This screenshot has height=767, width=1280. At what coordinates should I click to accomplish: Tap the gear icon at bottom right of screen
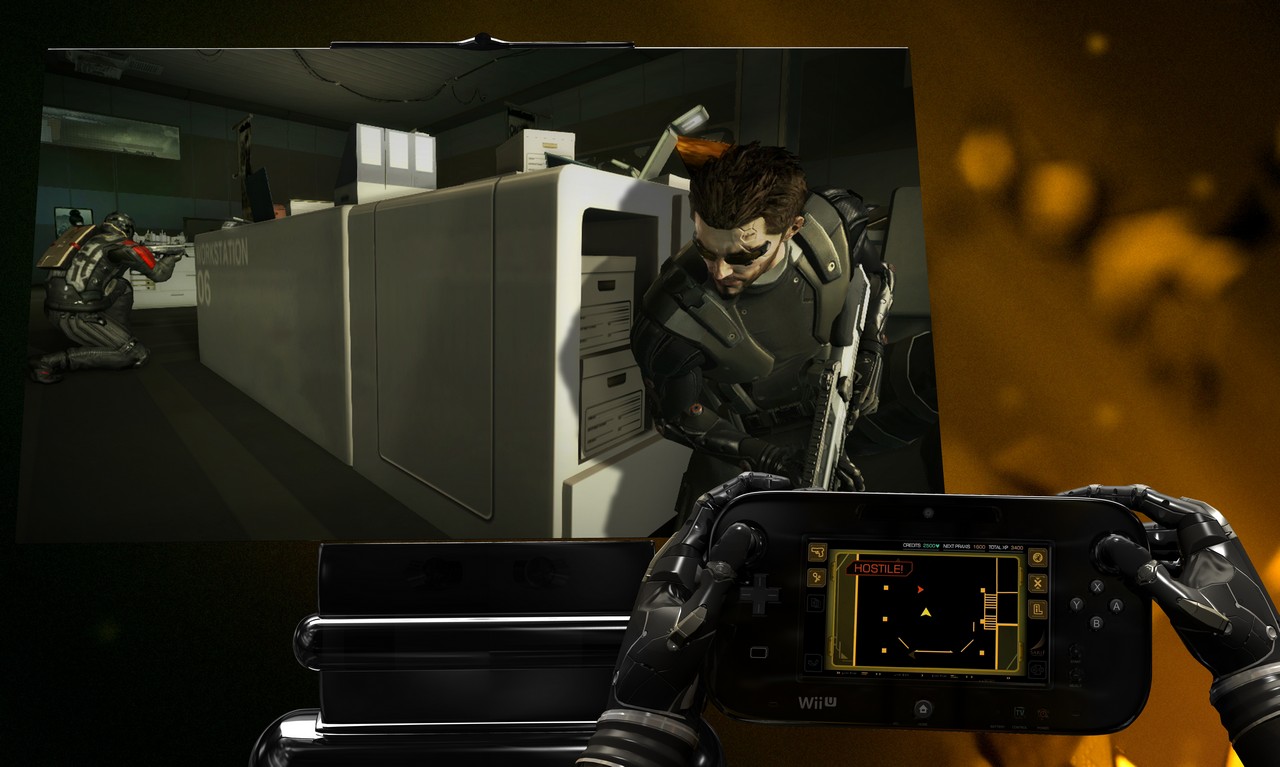1037,669
